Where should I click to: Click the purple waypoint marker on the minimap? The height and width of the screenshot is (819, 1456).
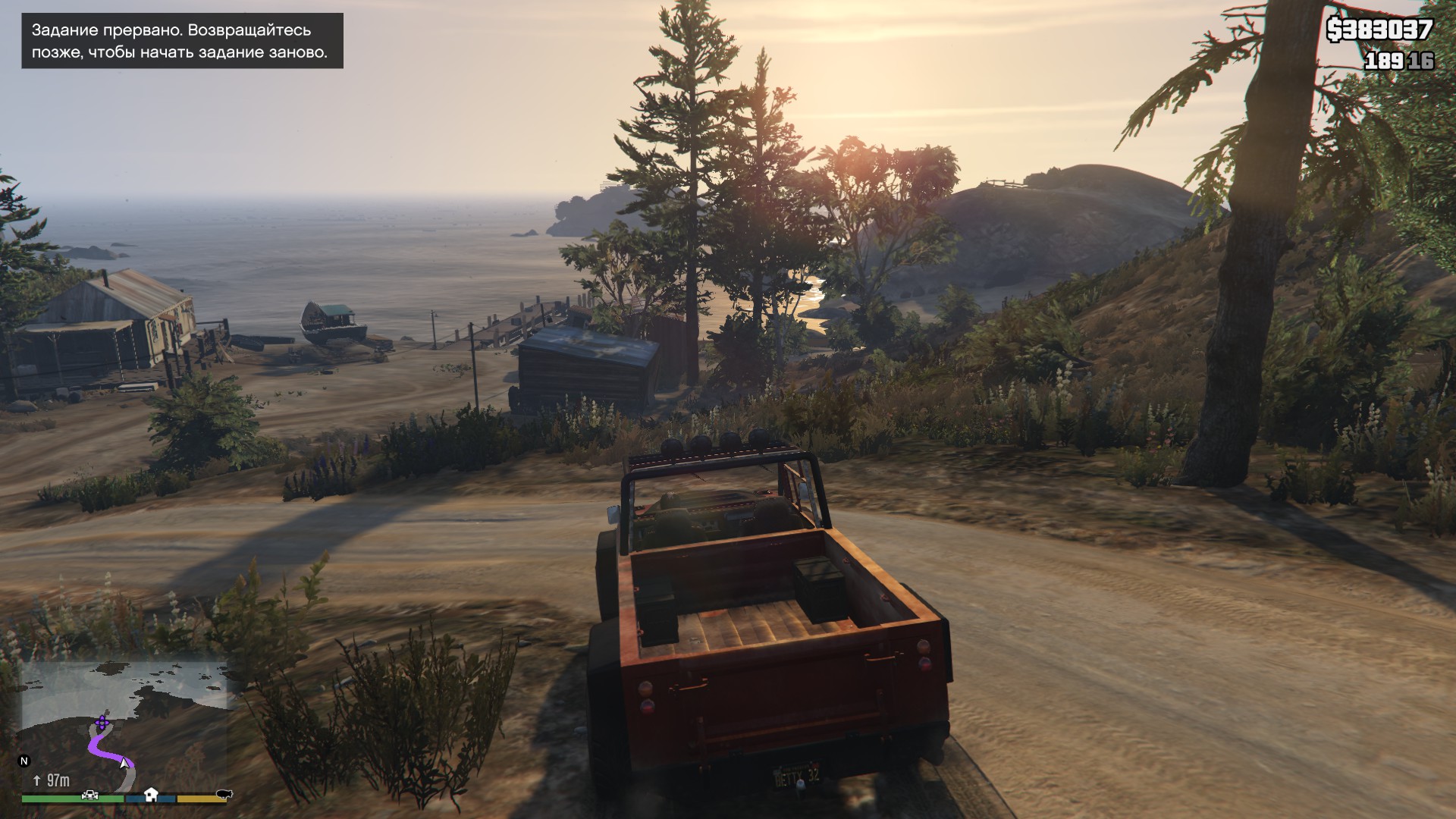click(102, 721)
